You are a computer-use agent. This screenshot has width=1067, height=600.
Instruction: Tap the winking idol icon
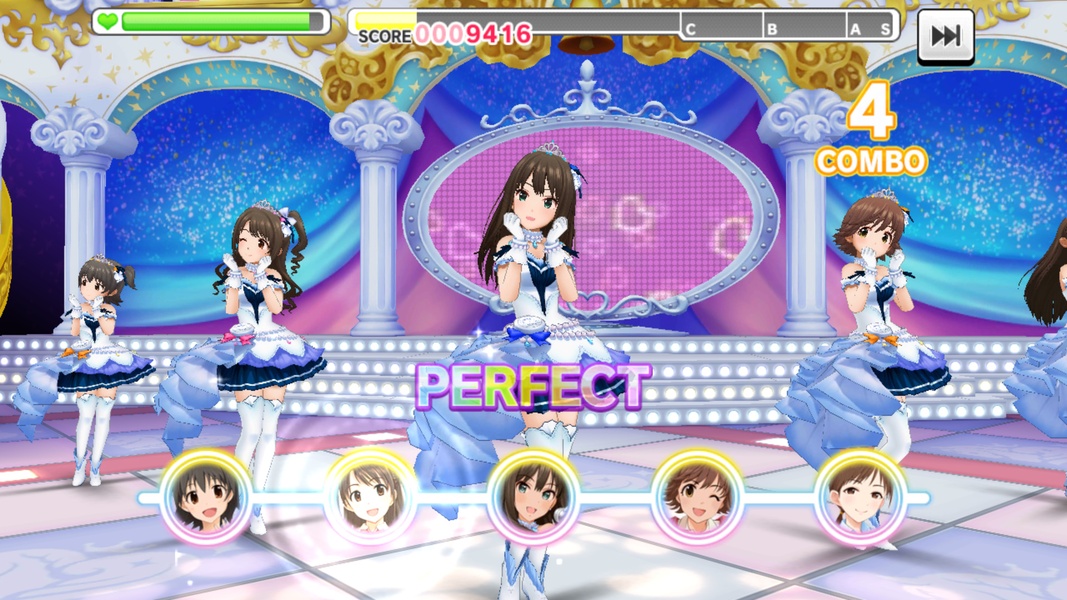point(697,497)
